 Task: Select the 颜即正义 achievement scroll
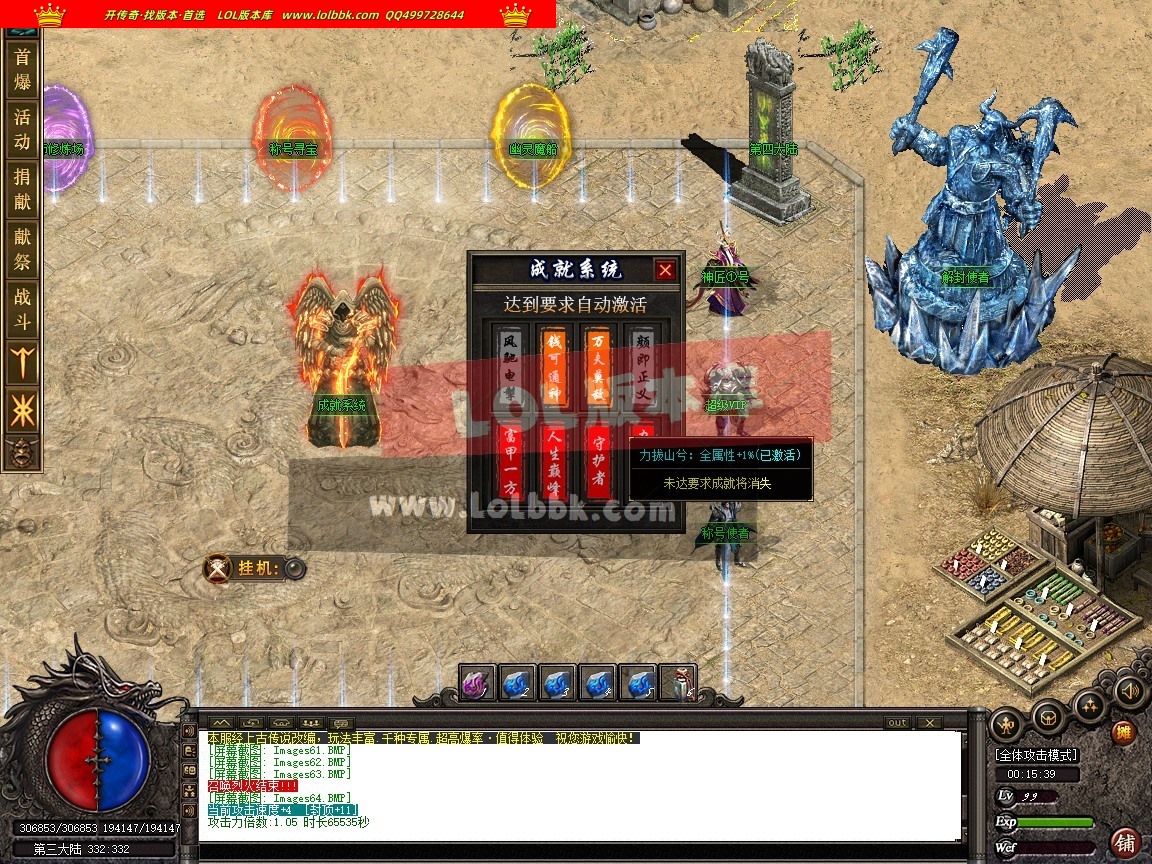[642, 366]
